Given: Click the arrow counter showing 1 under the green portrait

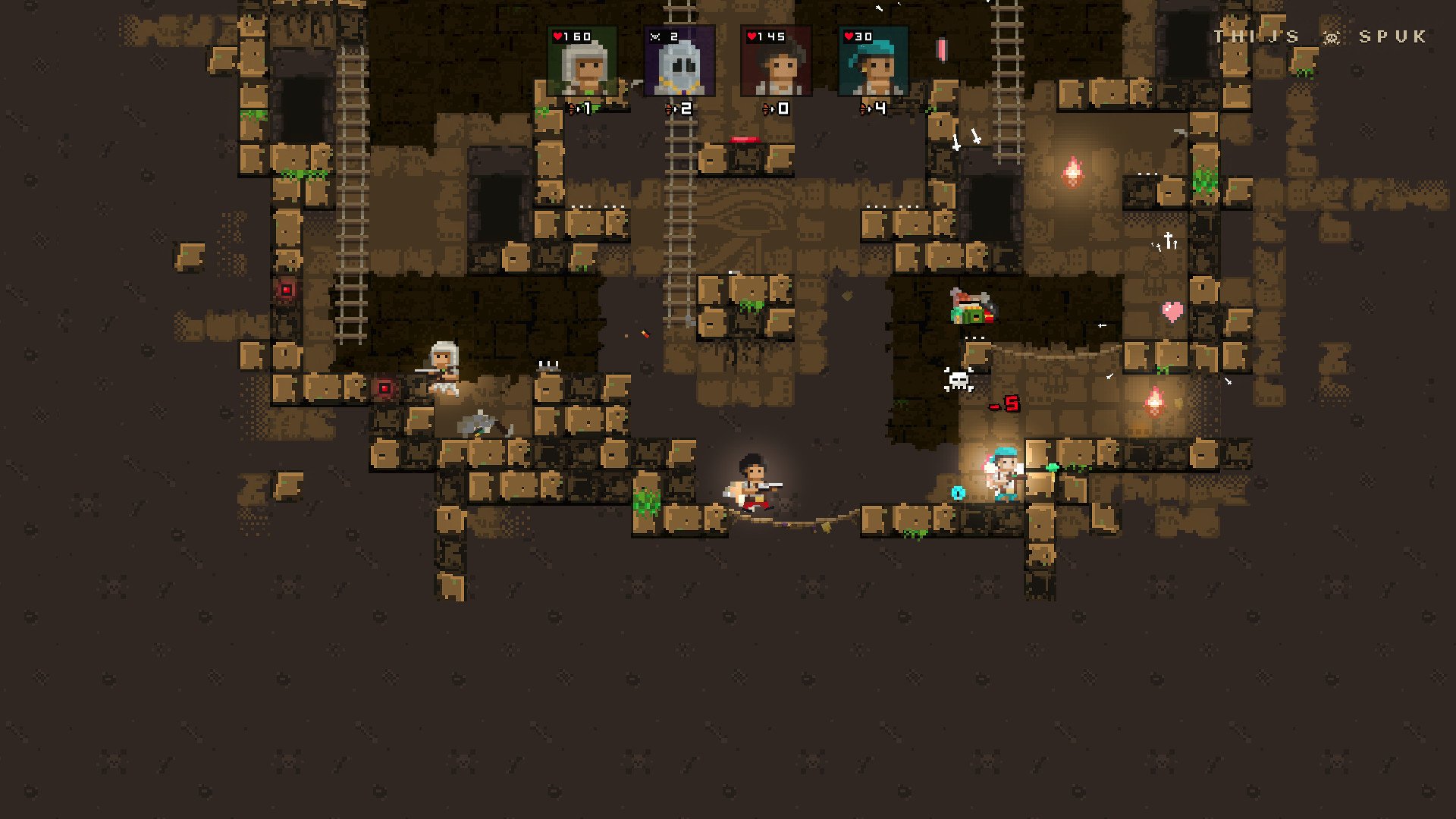Looking at the screenshot, I should (578, 108).
